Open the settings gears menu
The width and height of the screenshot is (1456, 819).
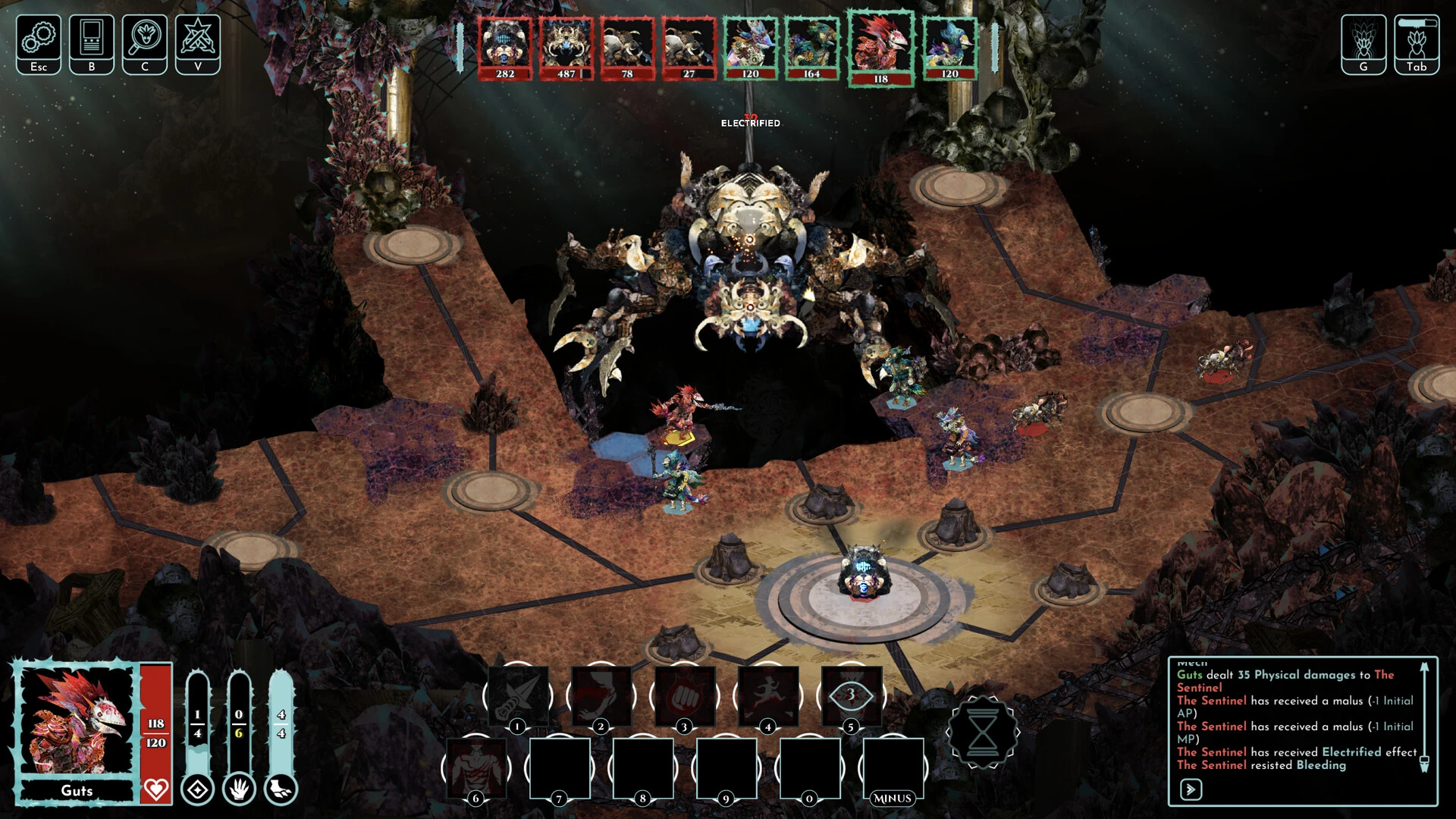coord(39,43)
